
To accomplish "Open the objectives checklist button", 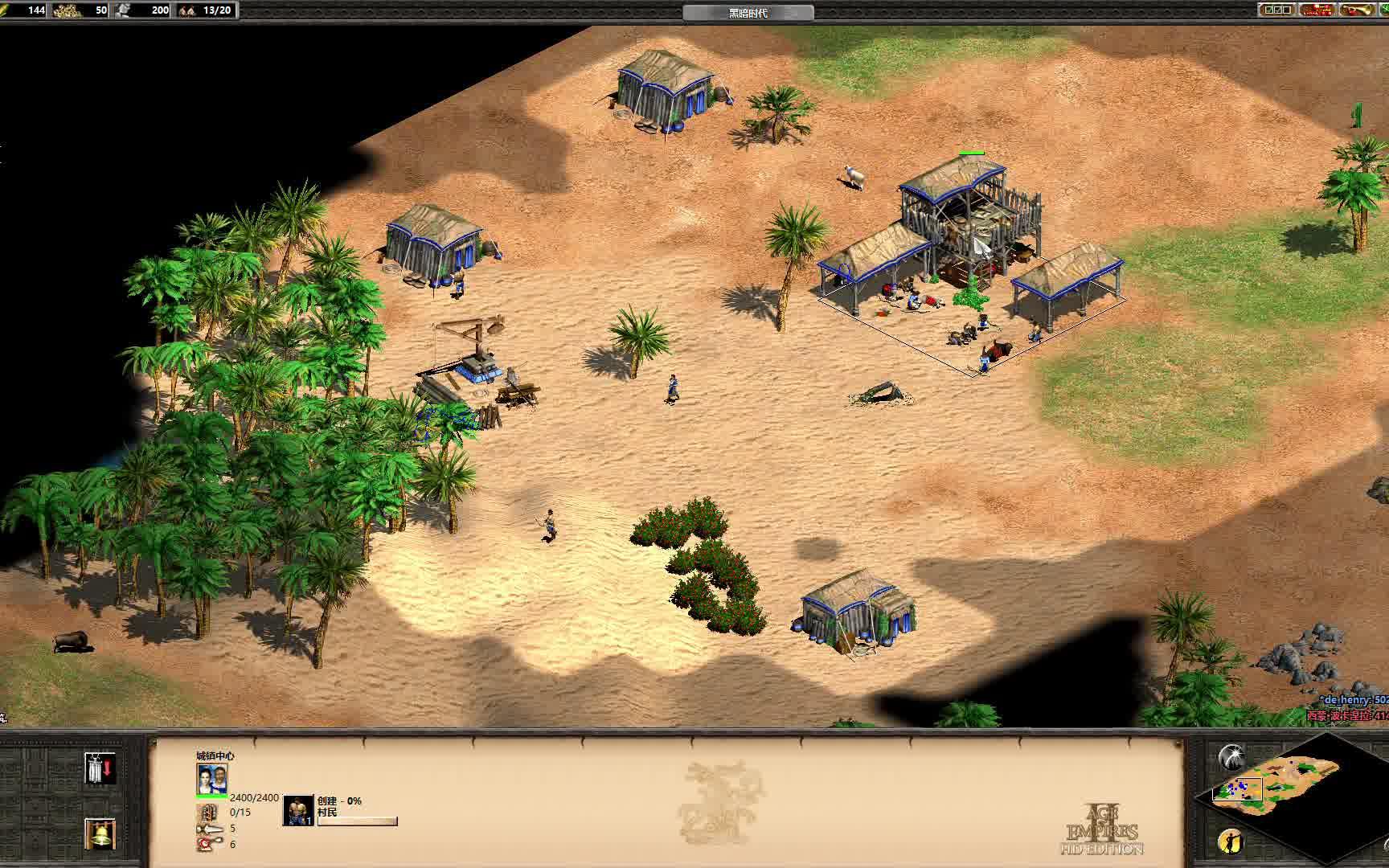I will tap(1276, 10).
